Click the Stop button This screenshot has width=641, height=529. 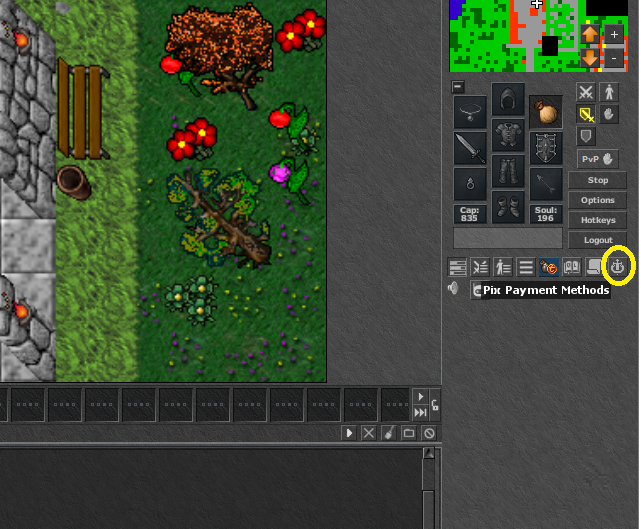[597, 180]
